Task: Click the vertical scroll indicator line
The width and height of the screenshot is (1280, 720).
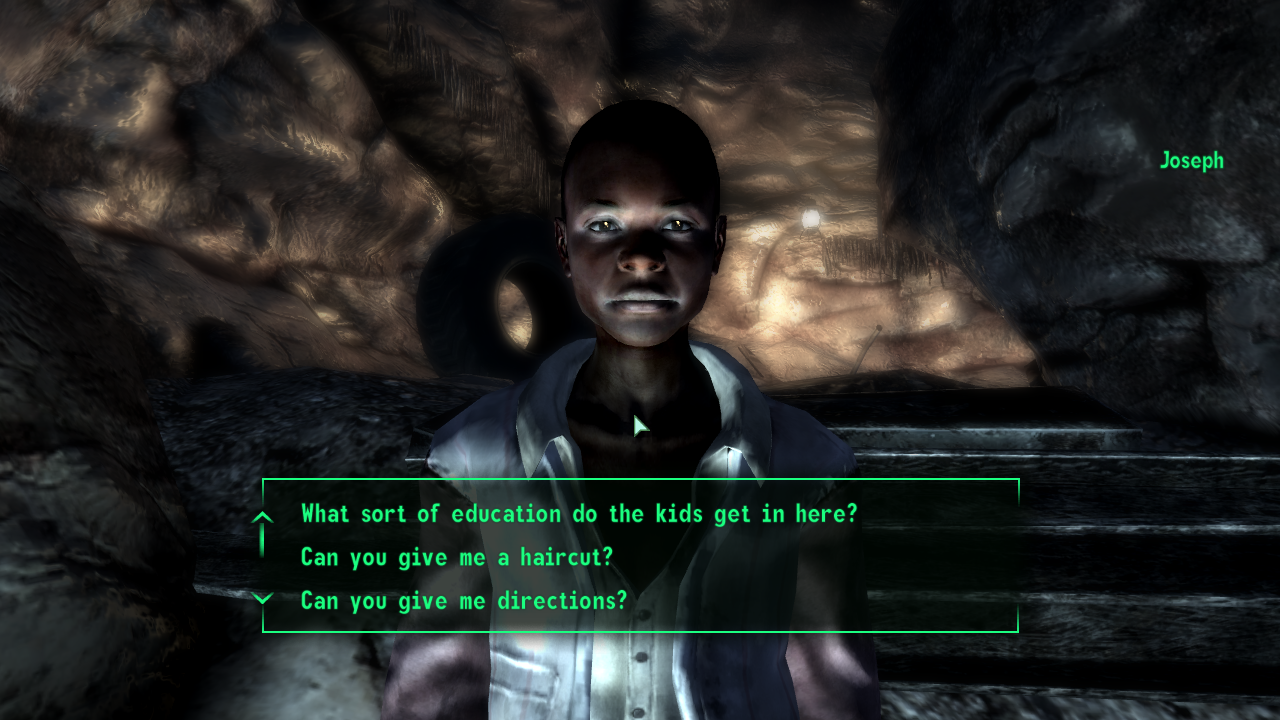Action: pyautogui.click(x=263, y=540)
